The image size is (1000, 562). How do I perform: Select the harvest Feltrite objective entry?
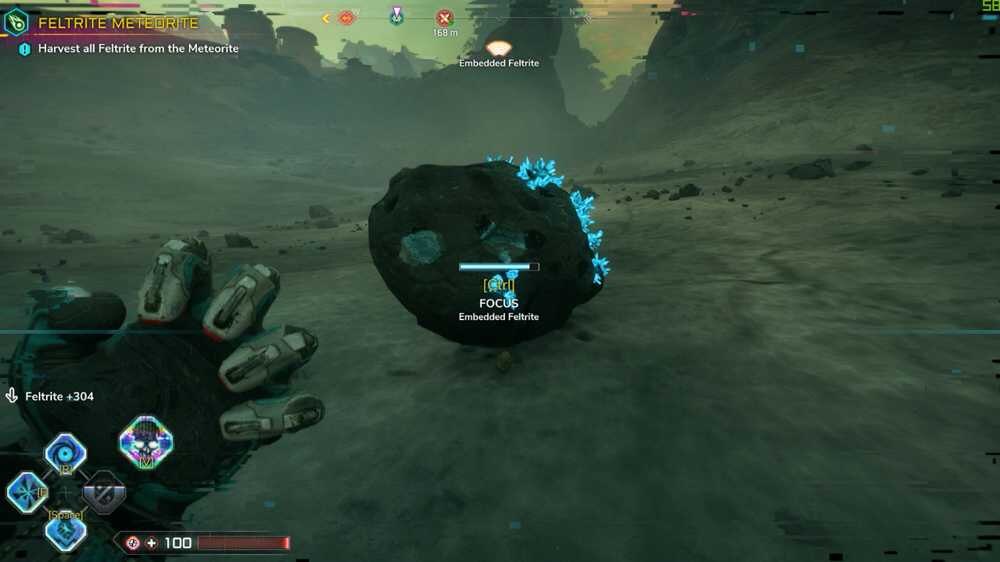(x=138, y=48)
